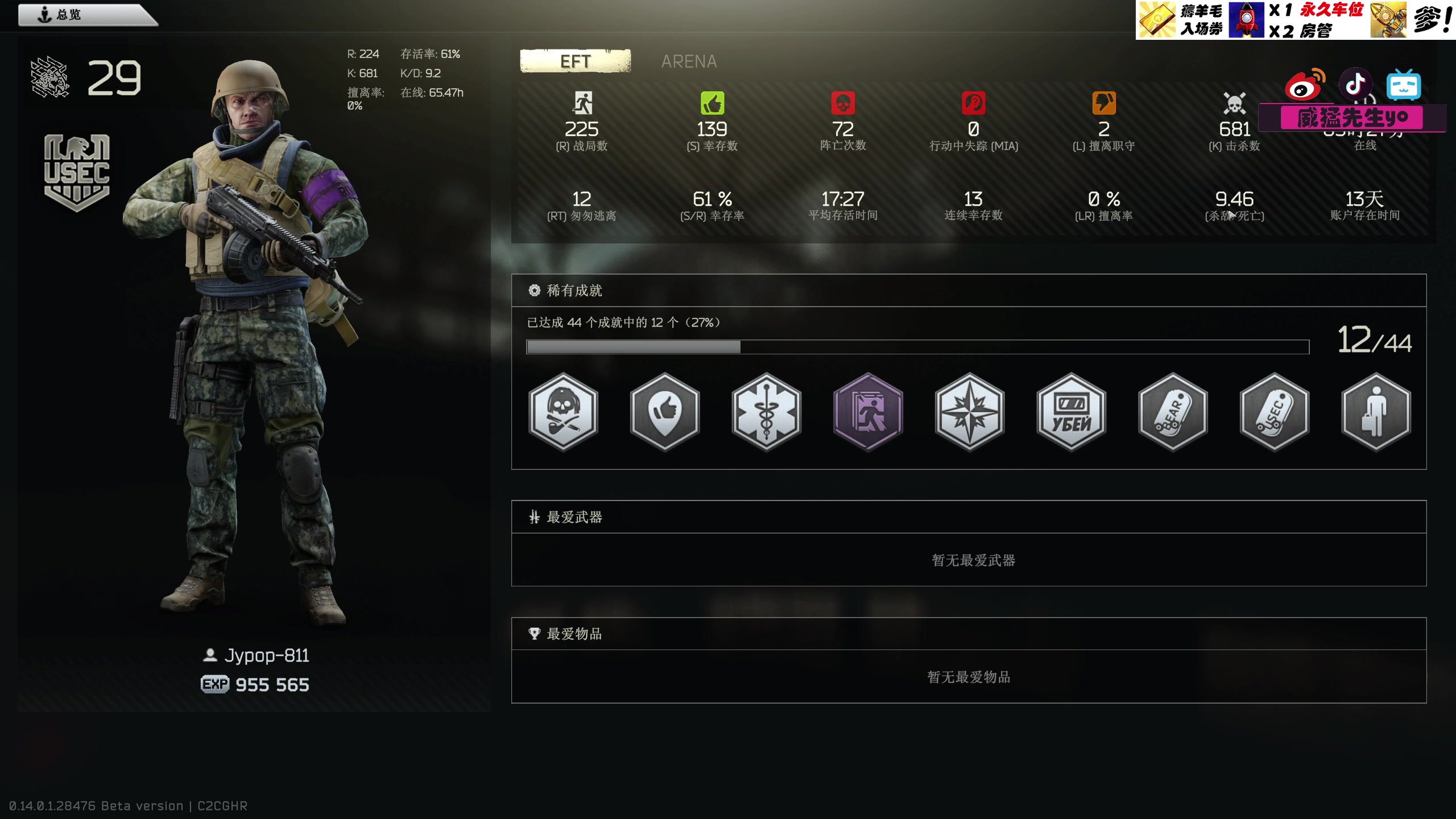
Task: Select the BEAR dog tag achievement
Action: [x=1173, y=412]
